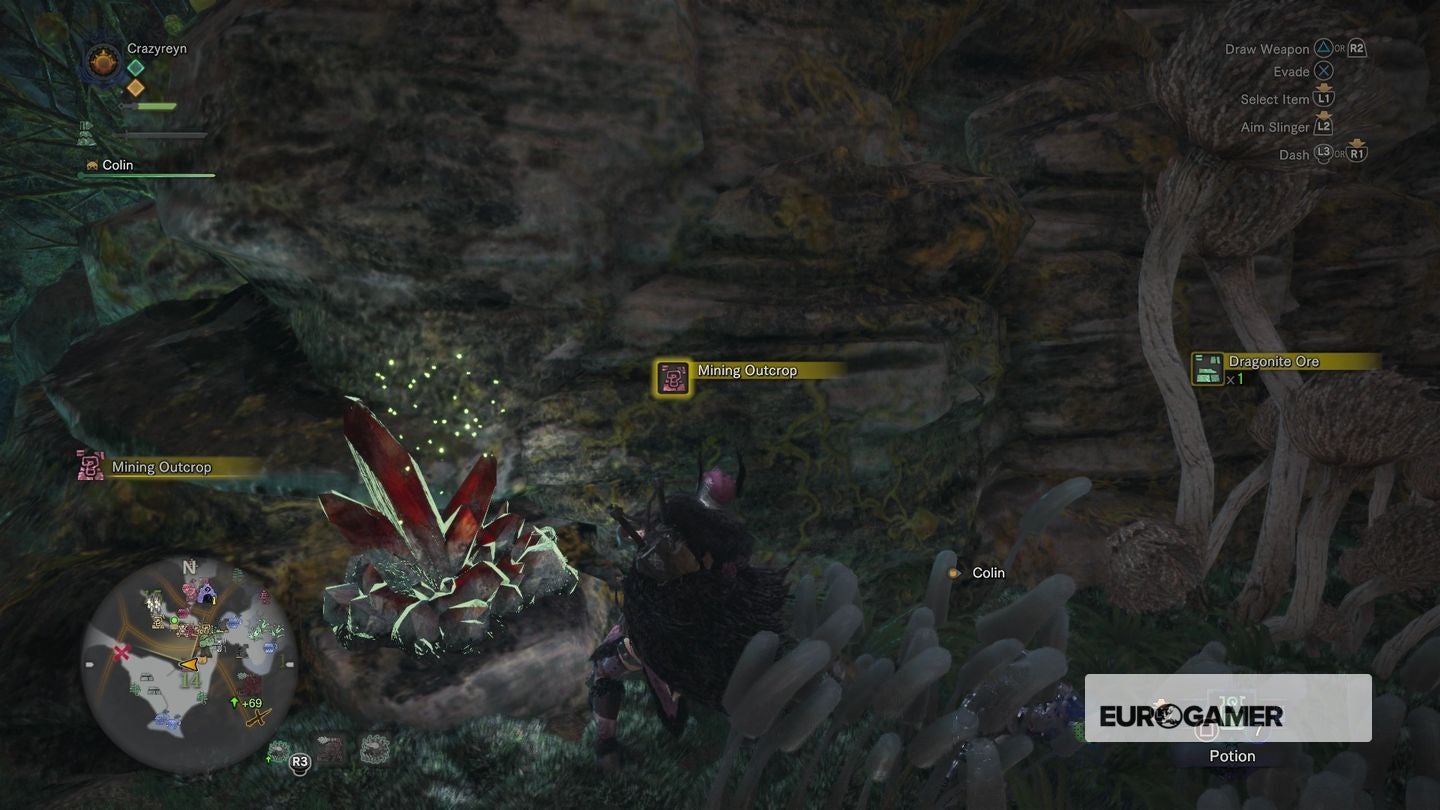Click the weapon sharpness gauge under Crazyreyn

[156, 105]
